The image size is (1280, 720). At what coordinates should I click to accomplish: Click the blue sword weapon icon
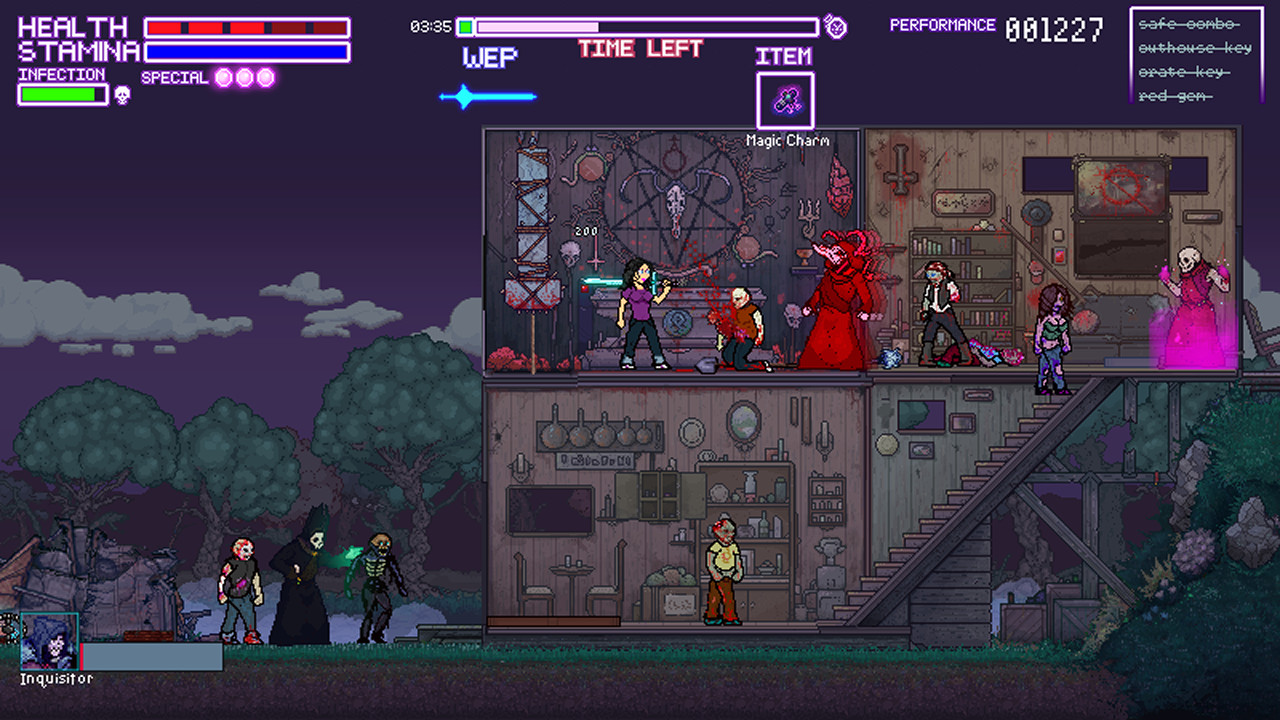[x=488, y=97]
